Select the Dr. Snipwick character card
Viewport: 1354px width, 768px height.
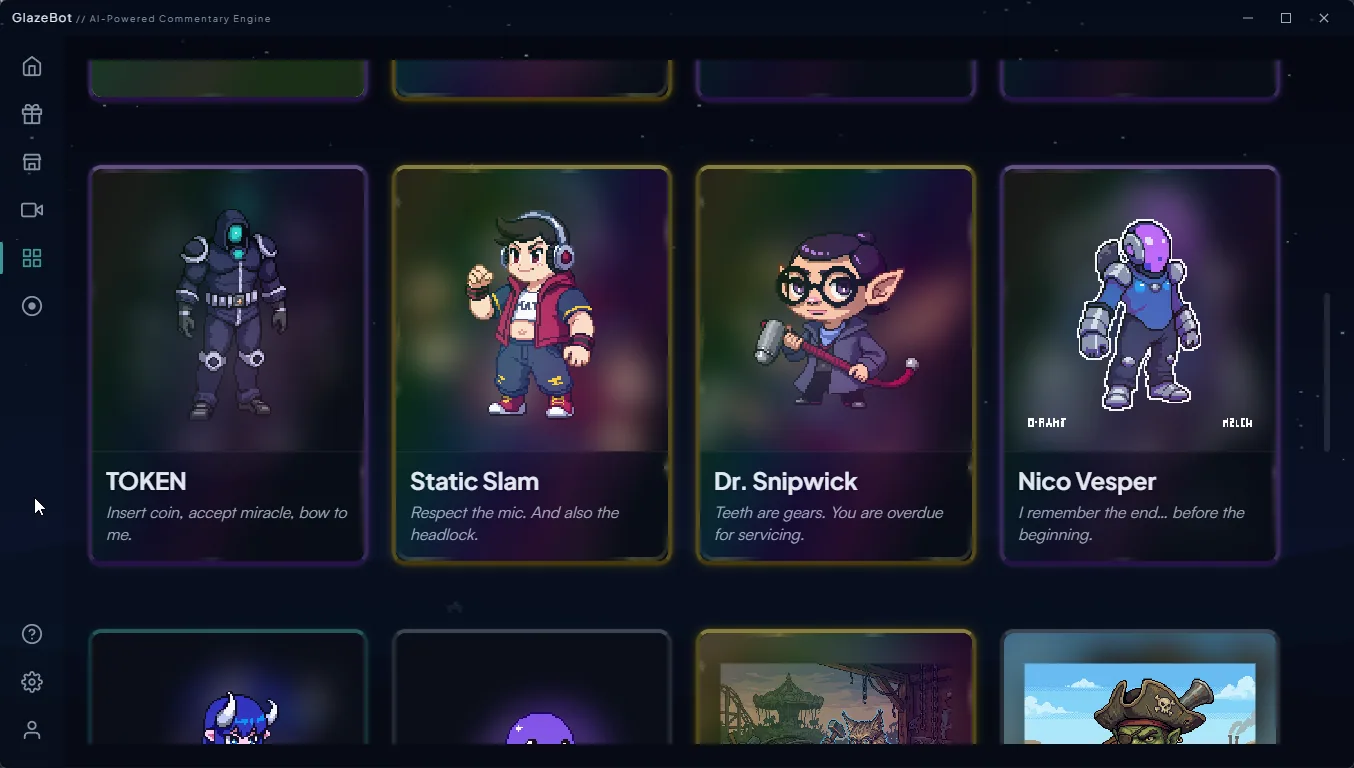coord(835,363)
